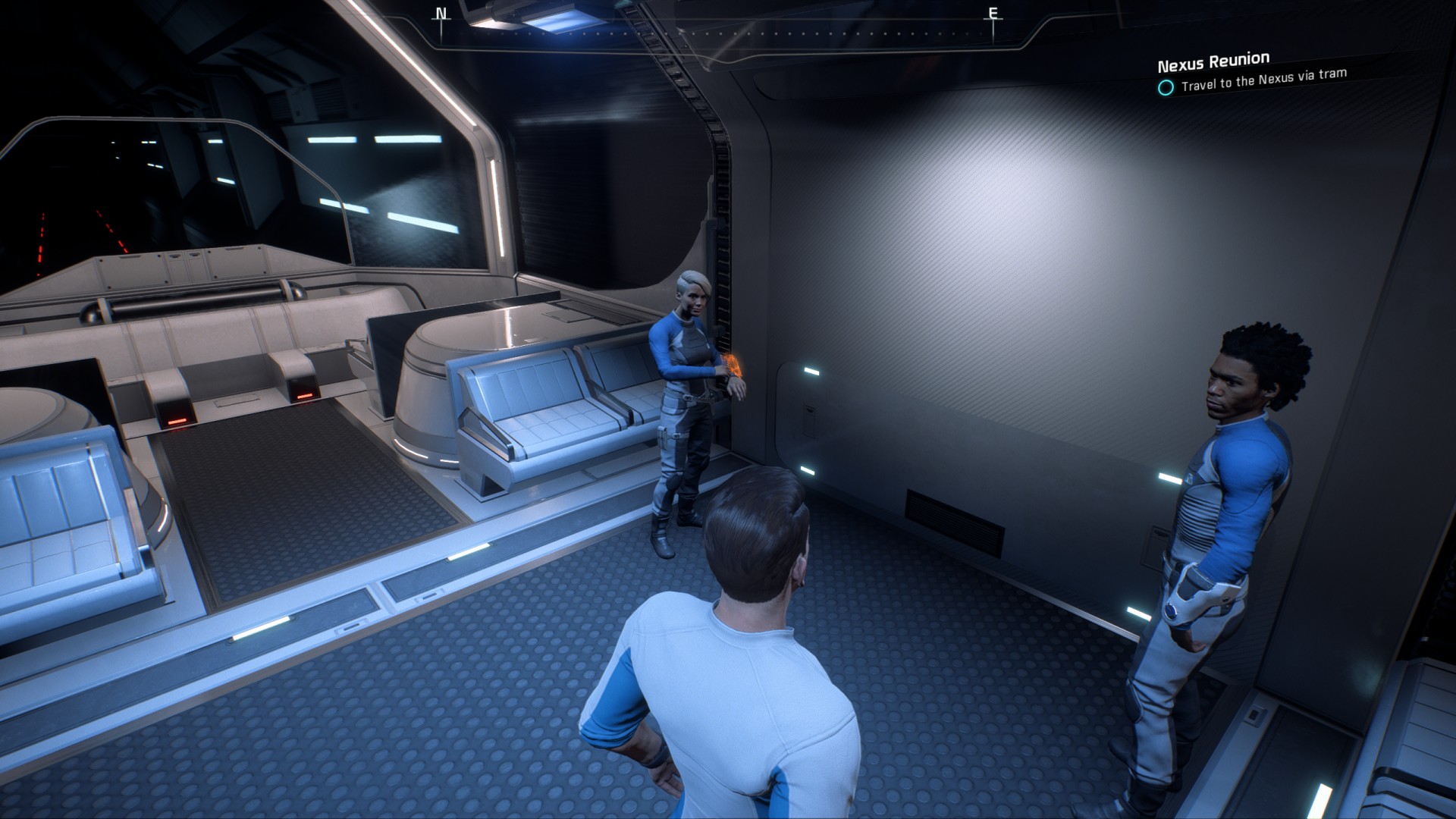Click the tram travel objective circle

1166,87
